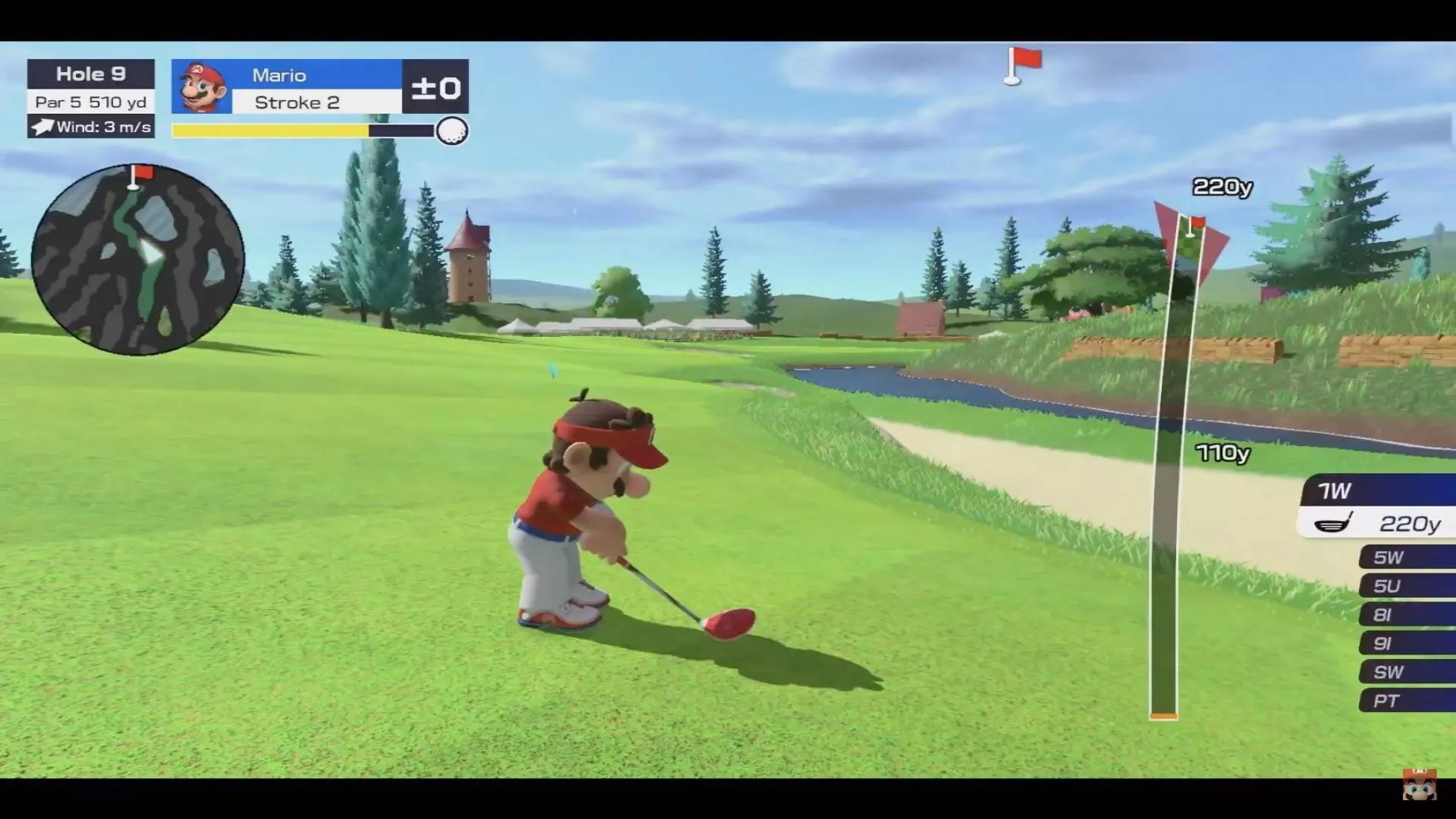Switch to the 5U club
1456x819 pixels.
[1407, 586]
